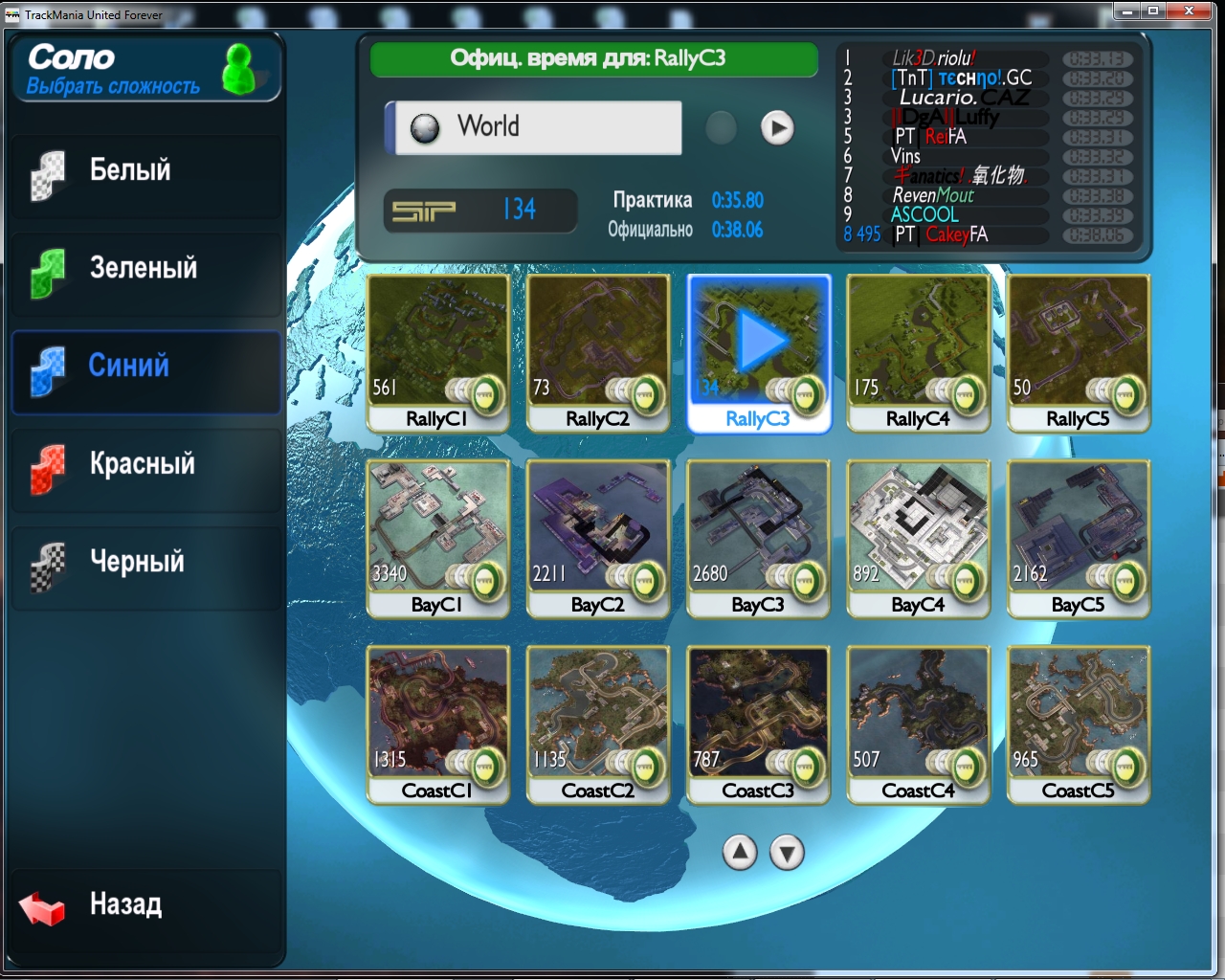Open the World ranking zone selector

click(536, 127)
